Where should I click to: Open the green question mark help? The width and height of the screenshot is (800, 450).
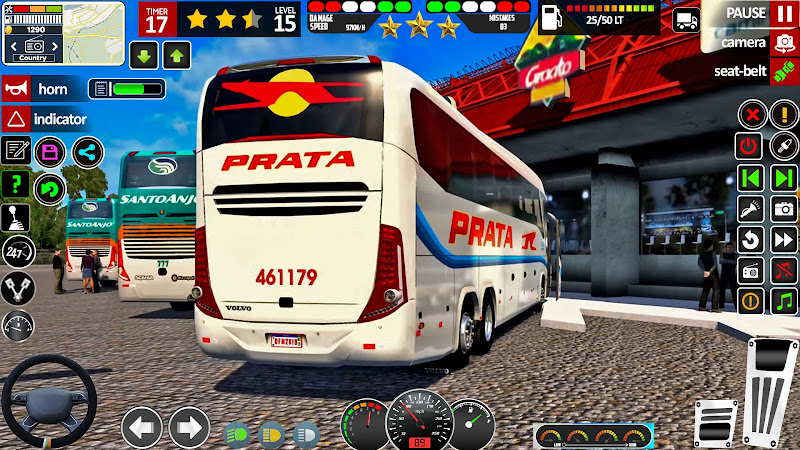tap(16, 185)
